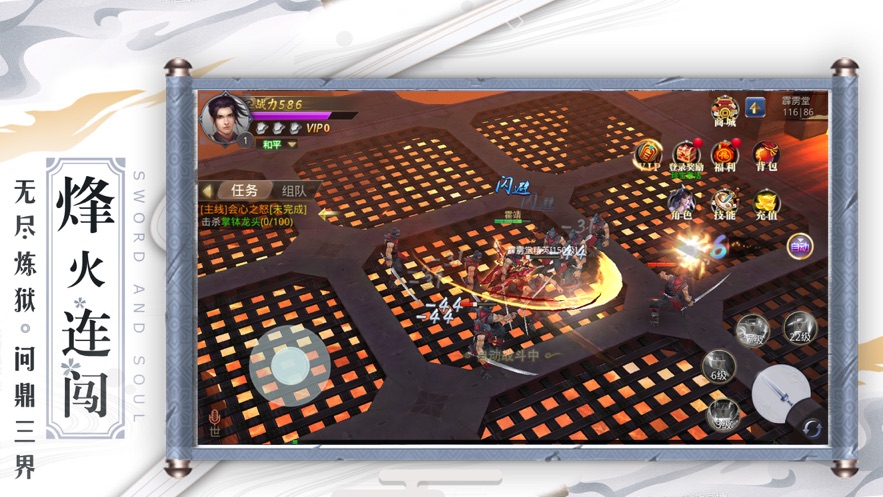Open the 福利 welfare bag icon
Screen dimensions: 883x497
tap(725, 154)
